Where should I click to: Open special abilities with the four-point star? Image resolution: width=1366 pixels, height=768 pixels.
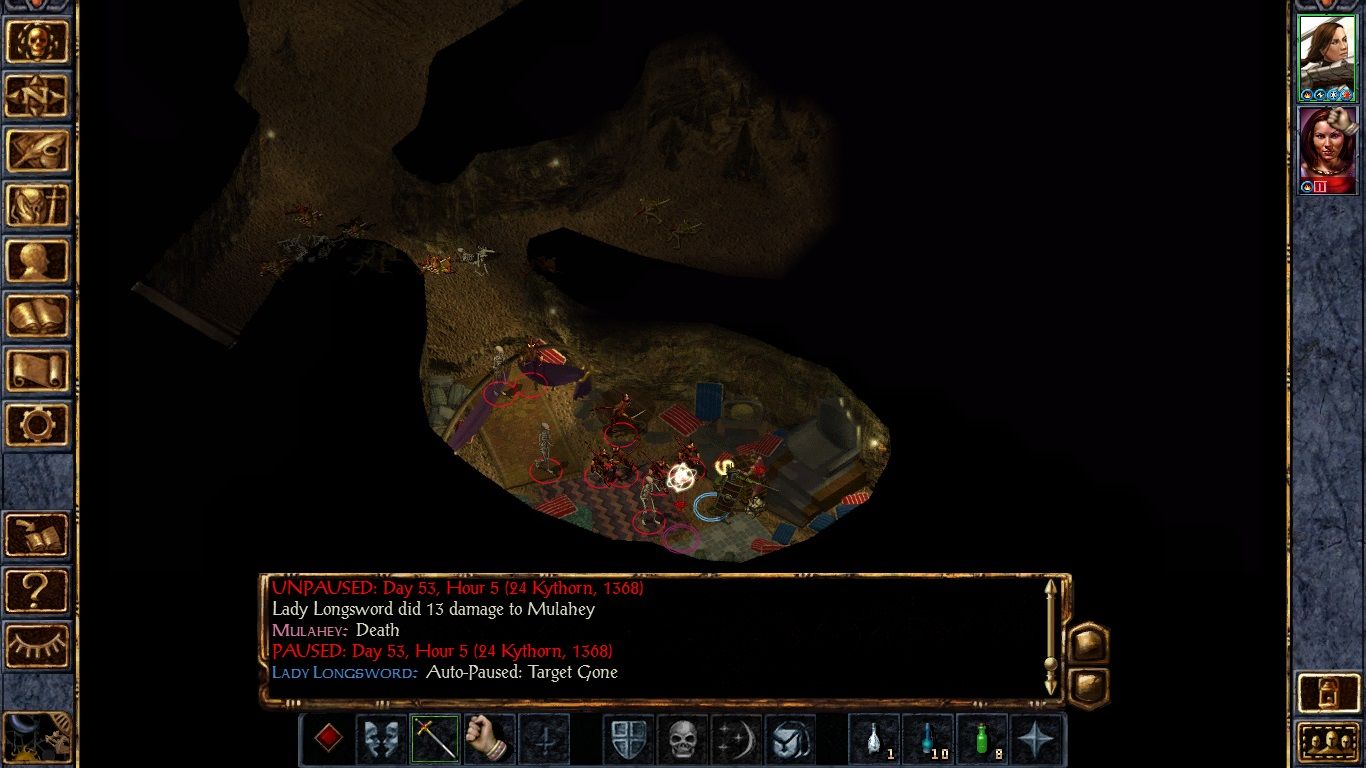(1036, 740)
